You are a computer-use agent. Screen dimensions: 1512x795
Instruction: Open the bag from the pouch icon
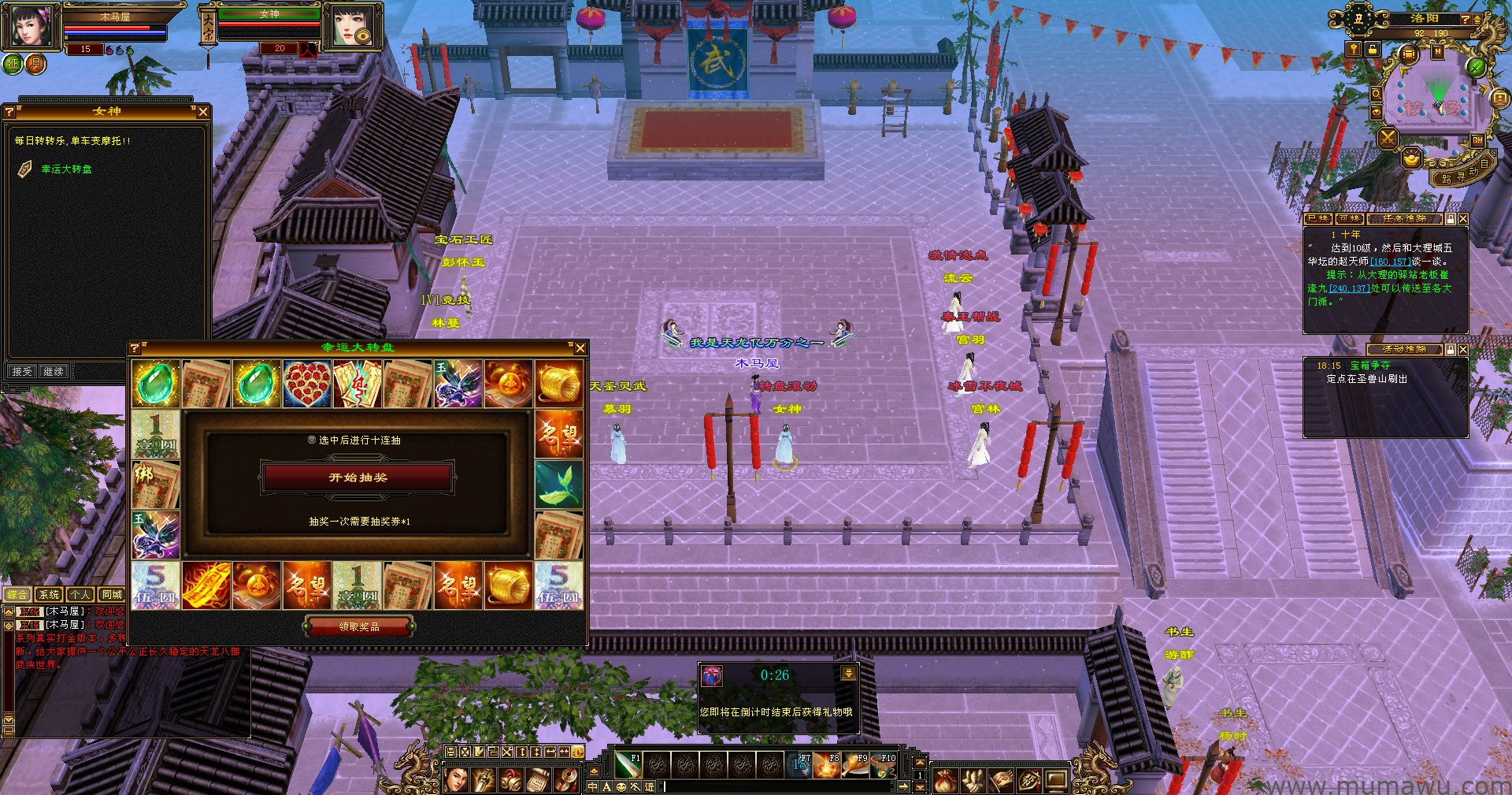(946, 781)
